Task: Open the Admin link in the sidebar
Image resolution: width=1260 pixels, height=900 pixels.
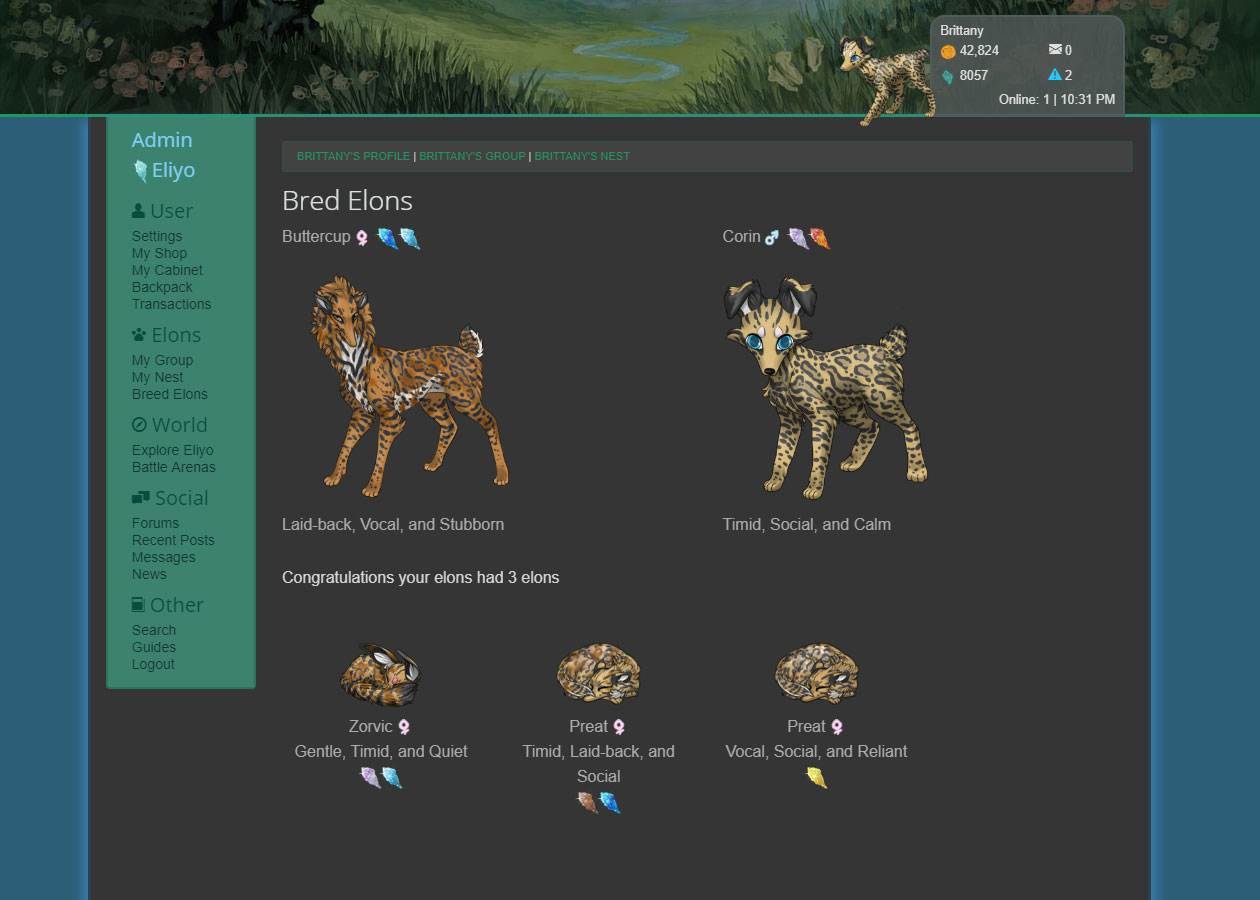Action: click(162, 140)
